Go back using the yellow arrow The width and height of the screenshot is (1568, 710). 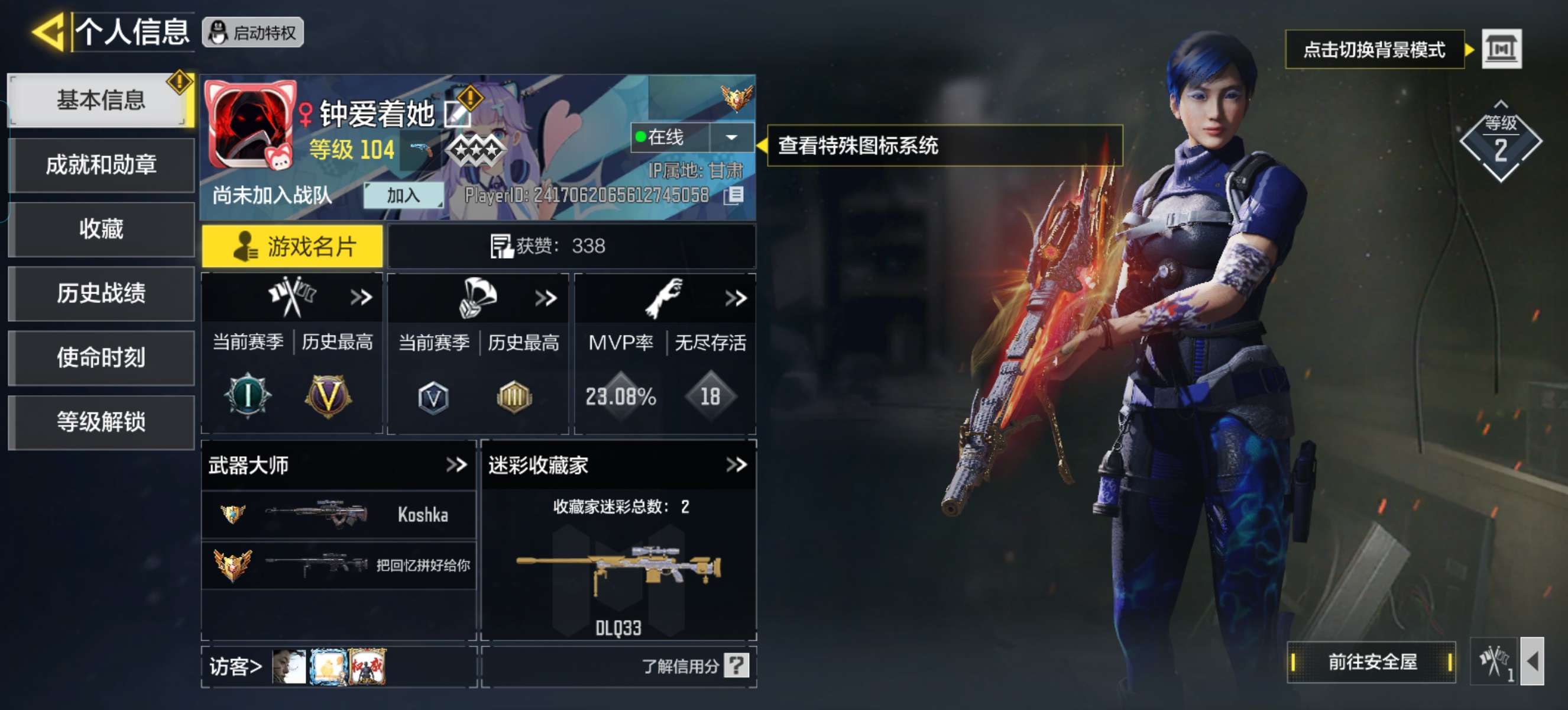[x=48, y=32]
